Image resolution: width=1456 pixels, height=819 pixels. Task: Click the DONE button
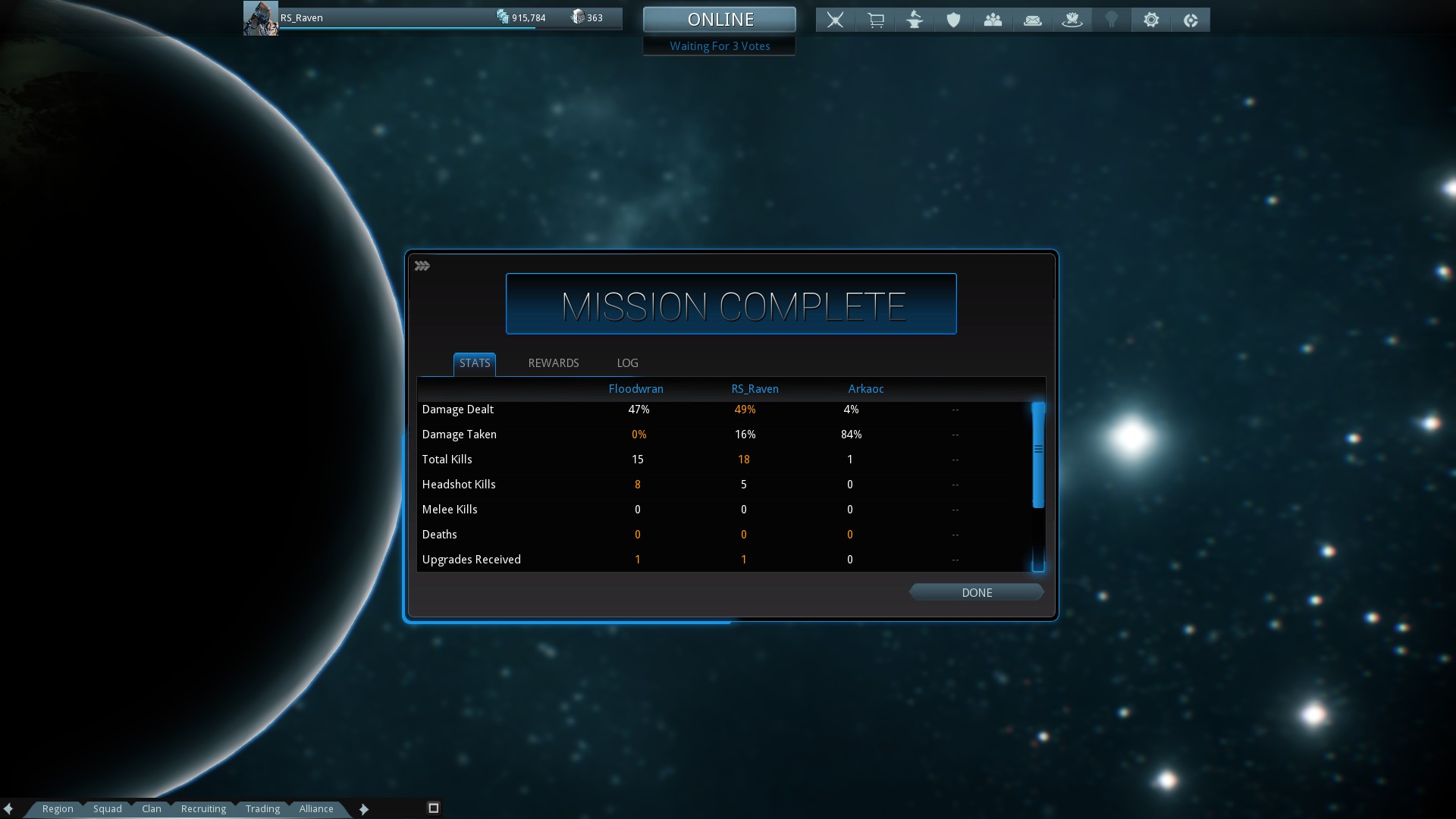(x=976, y=592)
